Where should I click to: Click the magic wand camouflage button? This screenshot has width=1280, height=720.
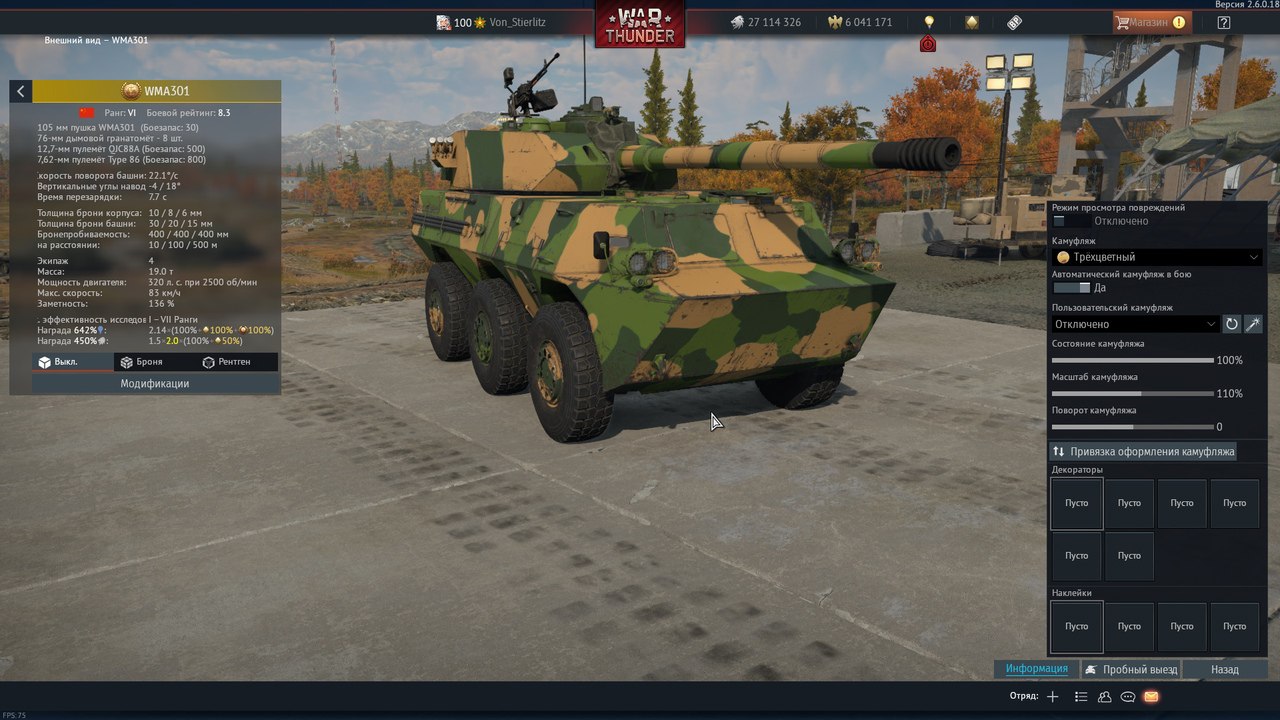pos(1252,324)
